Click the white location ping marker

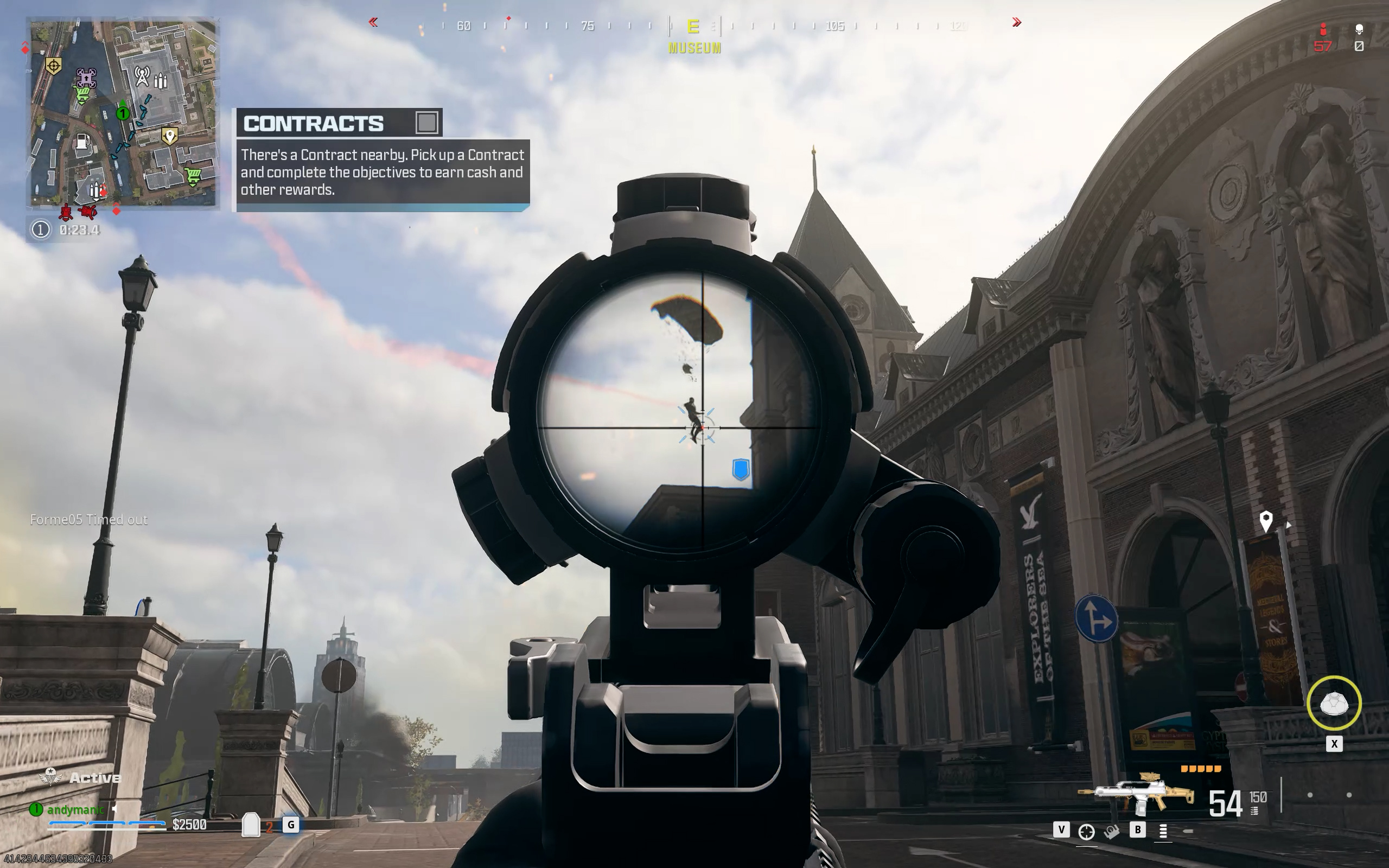pos(1266,521)
